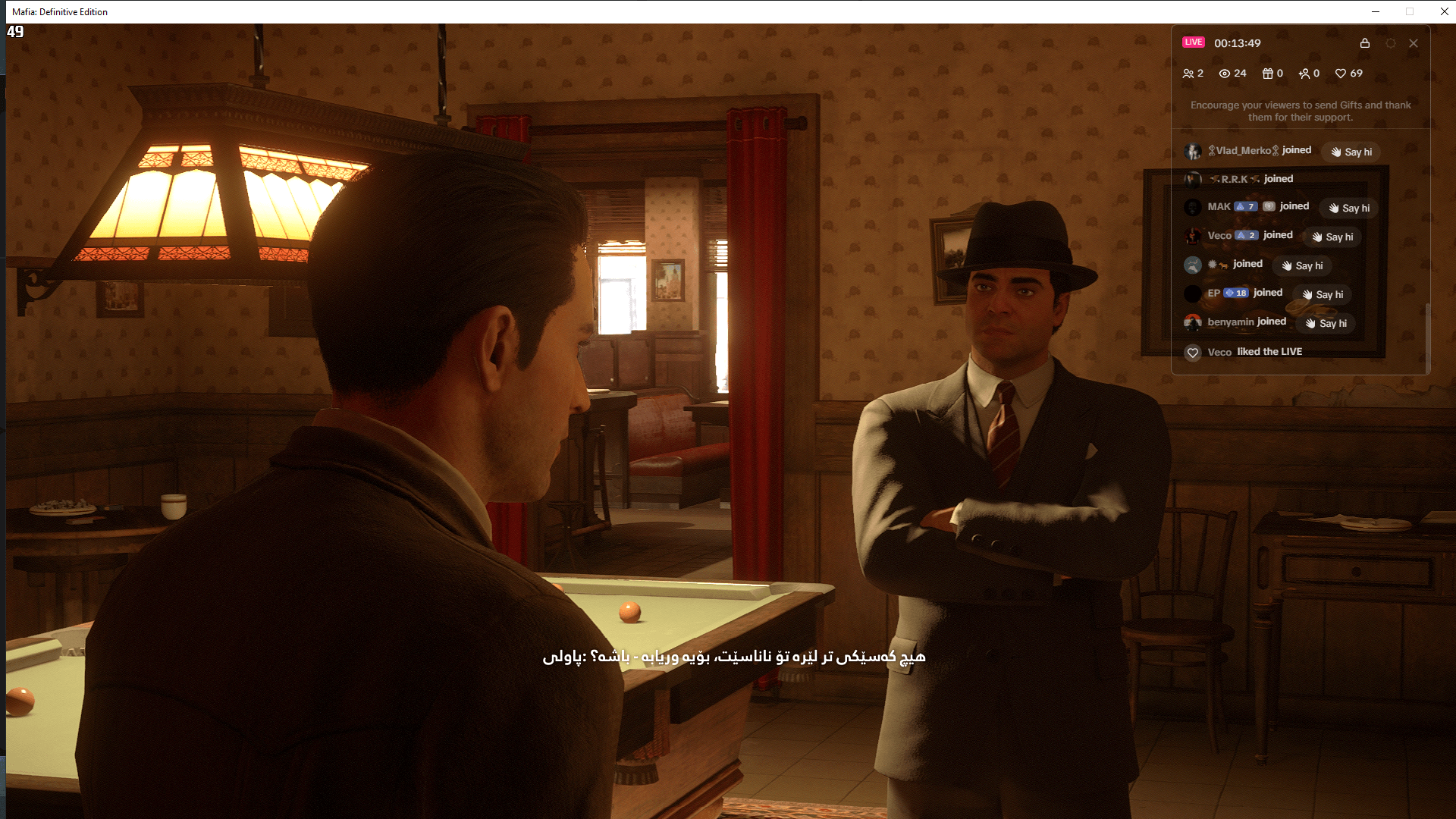Screen dimensions: 1456x819
Task: Click the likes heart icon showing 69
Action: [x=1341, y=74]
